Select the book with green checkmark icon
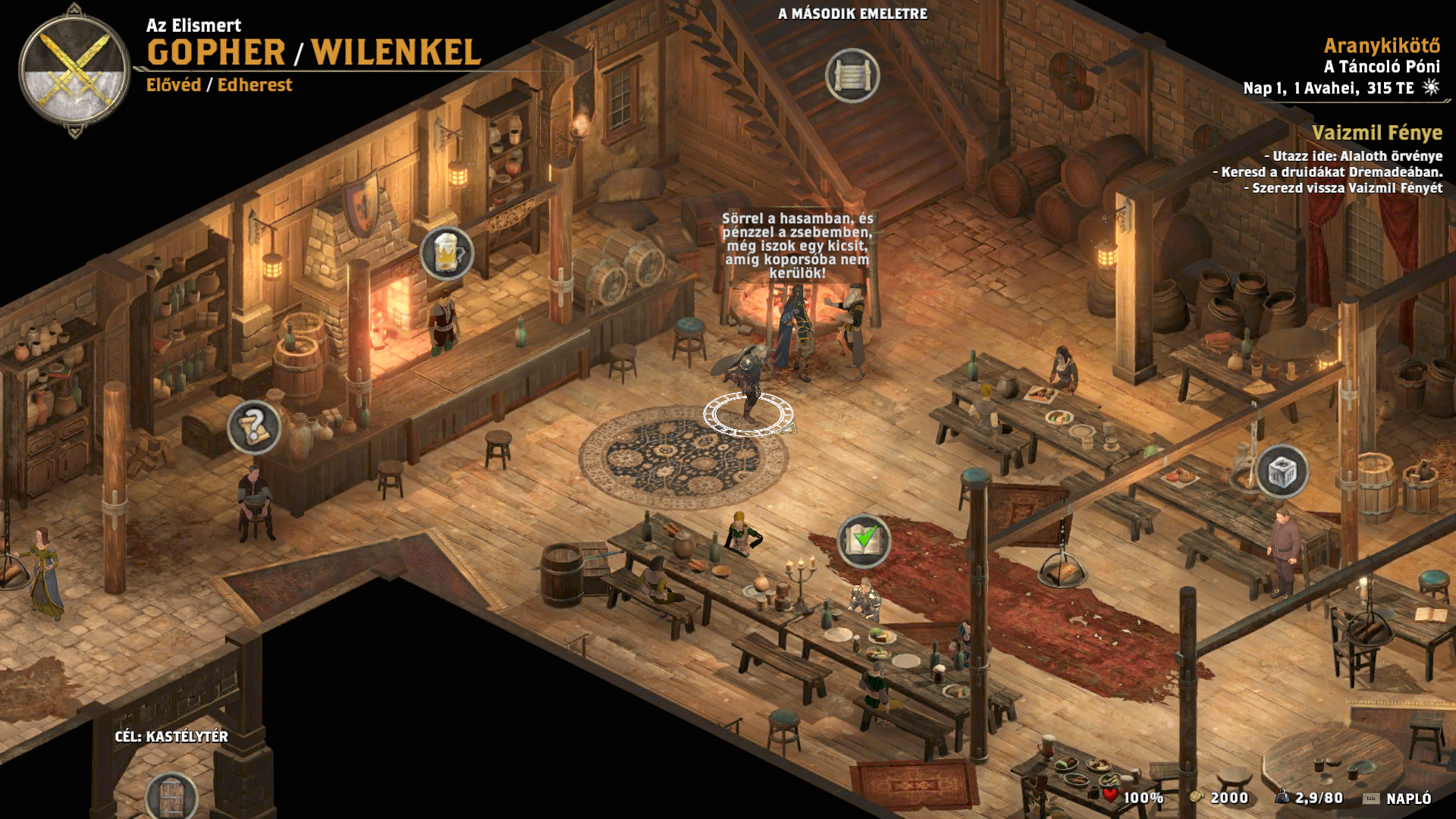 [x=864, y=541]
